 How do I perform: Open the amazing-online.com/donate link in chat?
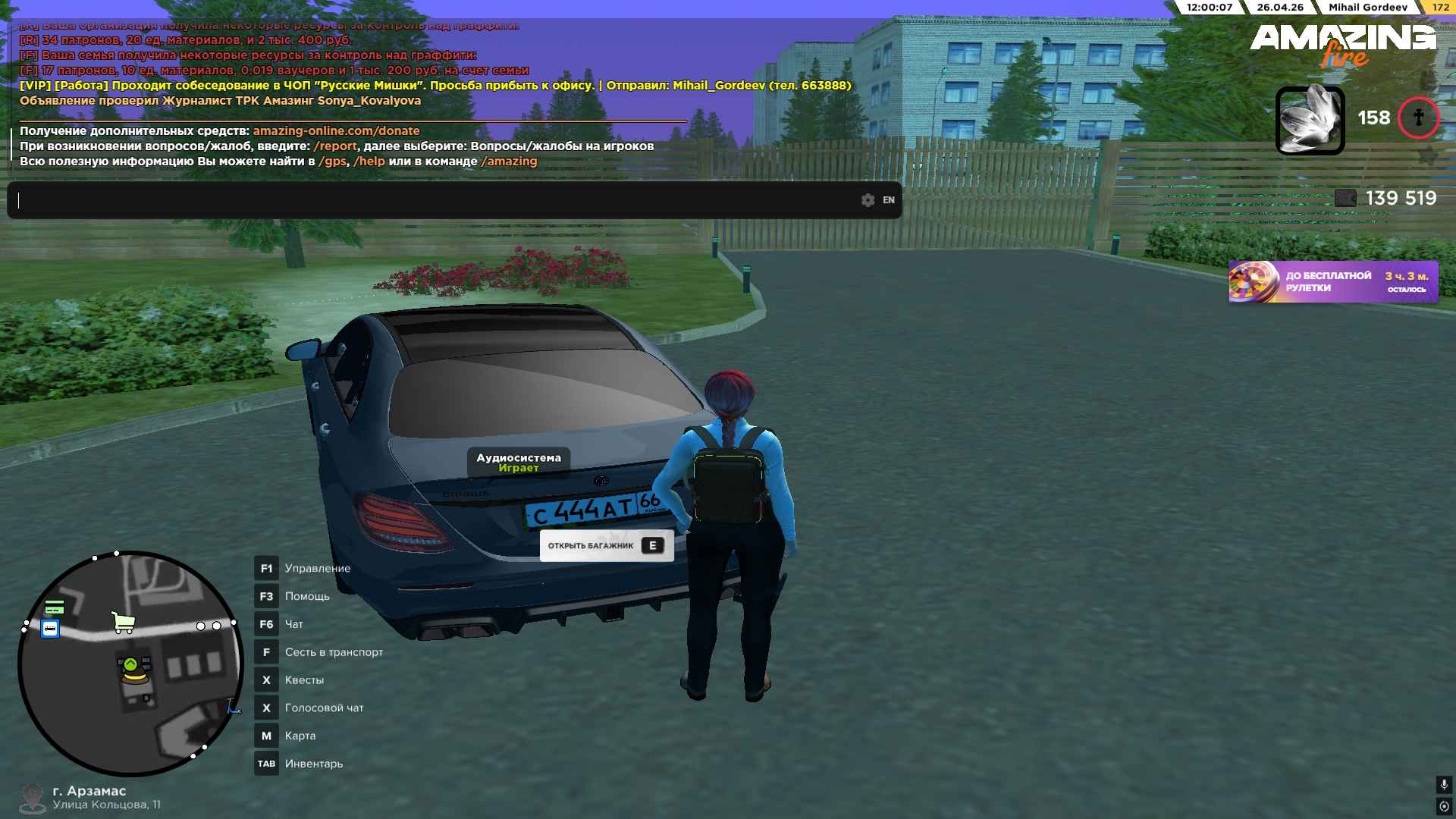coord(336,131)
